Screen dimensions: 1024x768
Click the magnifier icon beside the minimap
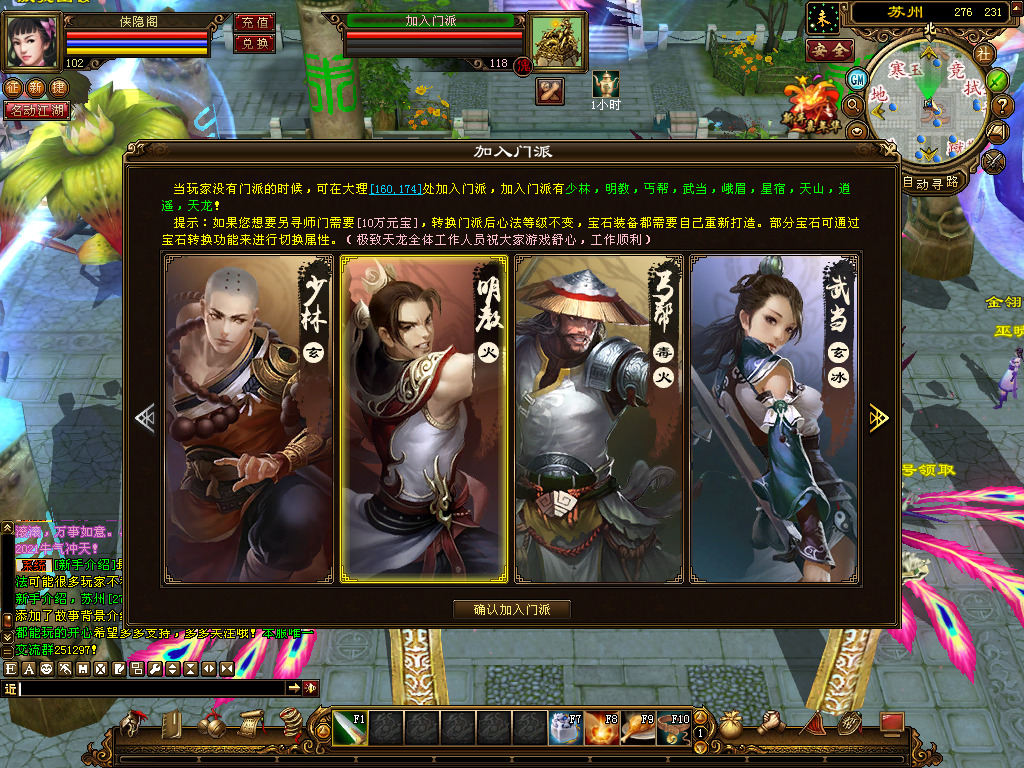tap(853, 104)
